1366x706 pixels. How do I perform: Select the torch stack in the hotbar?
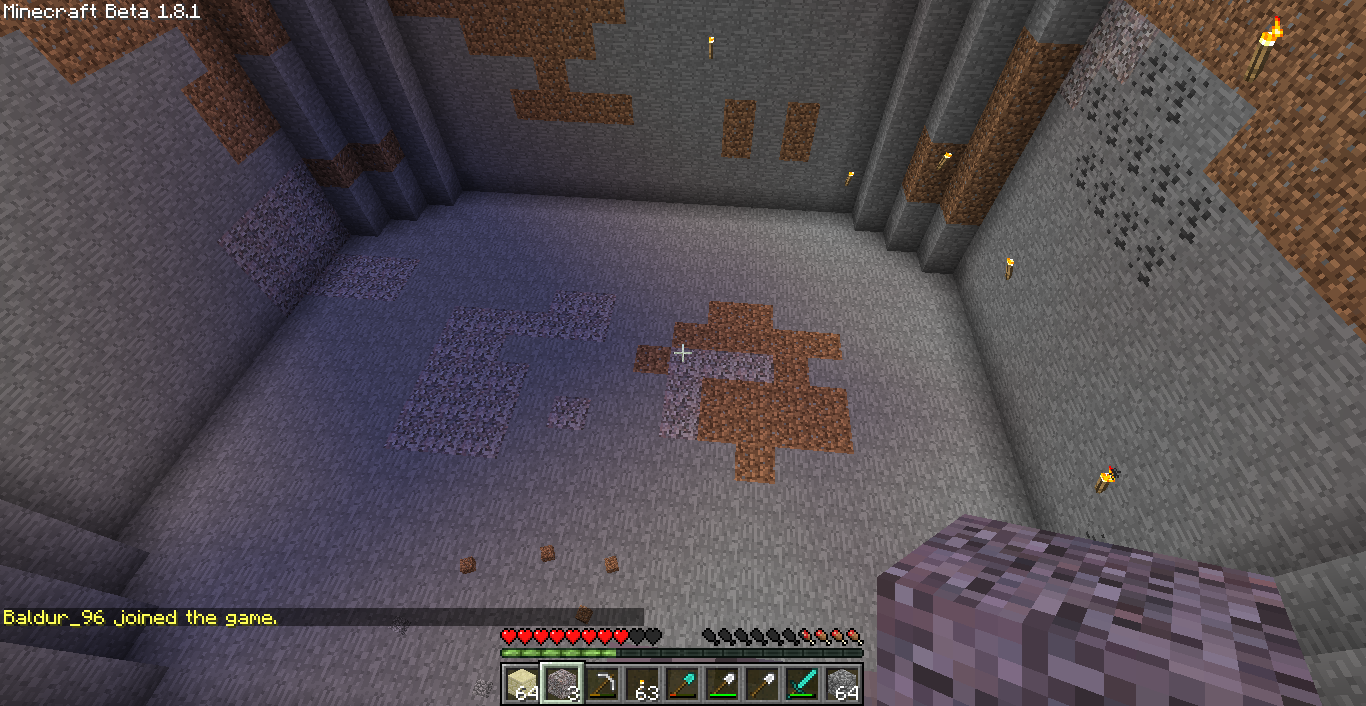click(642, 684)
